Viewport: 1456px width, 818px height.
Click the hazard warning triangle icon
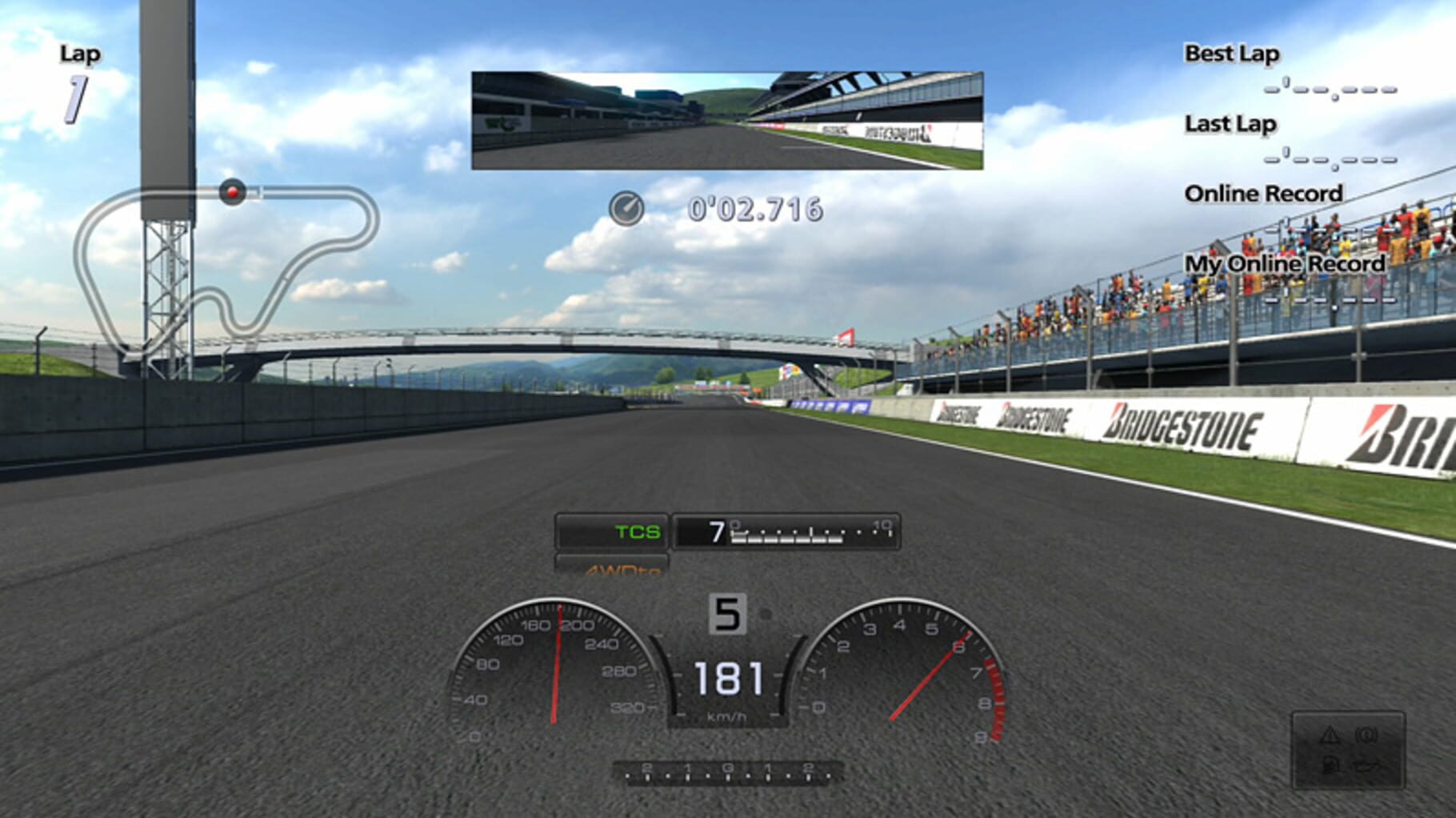1330,734
